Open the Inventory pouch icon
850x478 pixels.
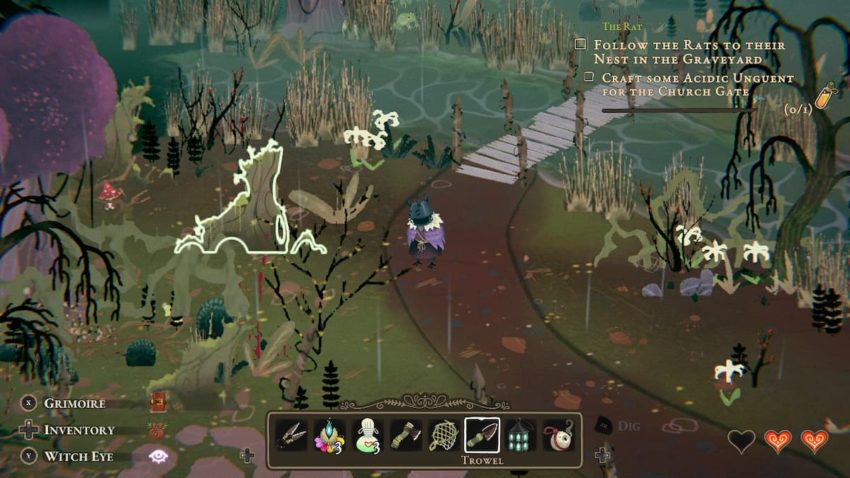(157, 430)
